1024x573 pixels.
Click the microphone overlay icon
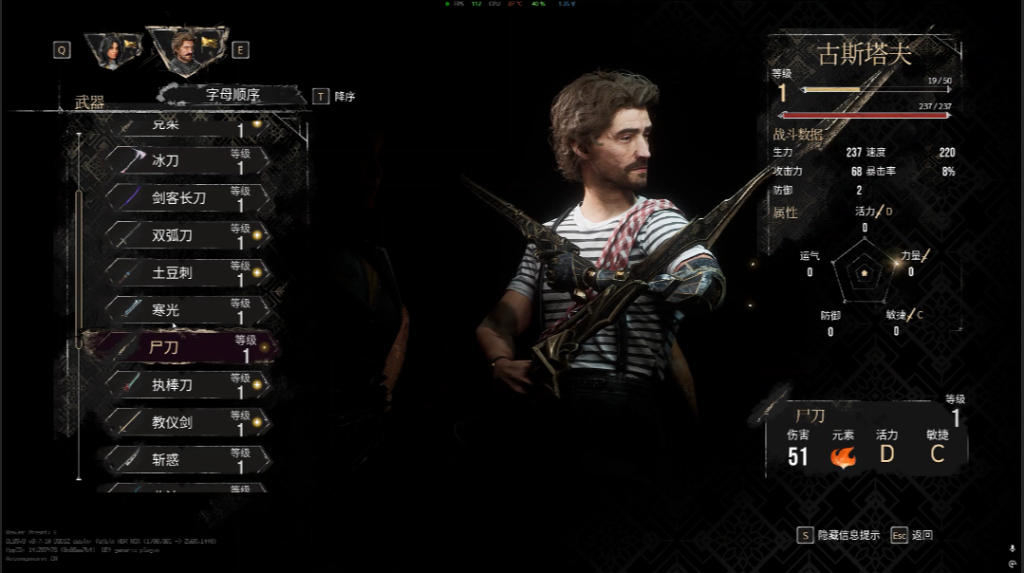[1012, 548]
